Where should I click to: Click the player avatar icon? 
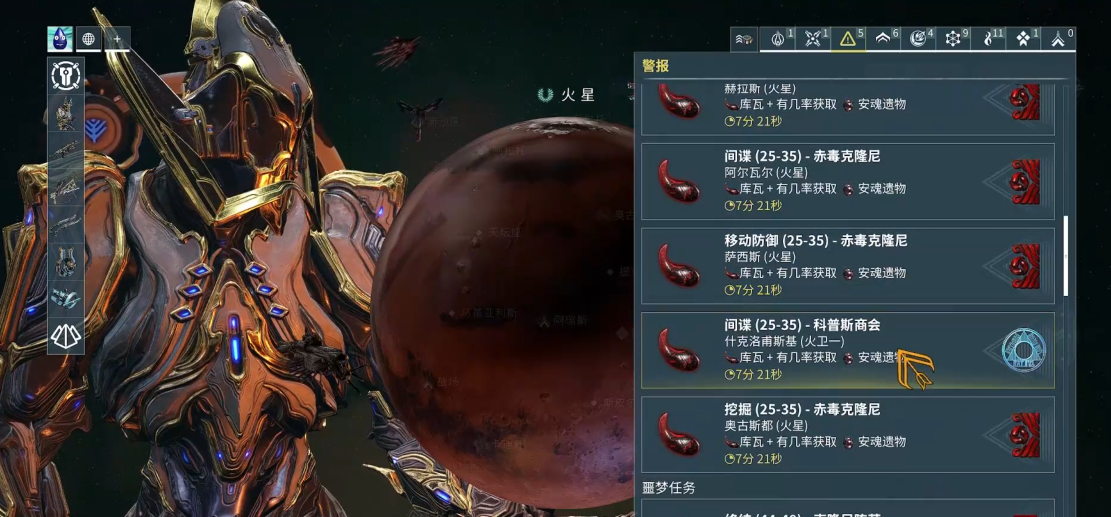click(x=60, y=40)
